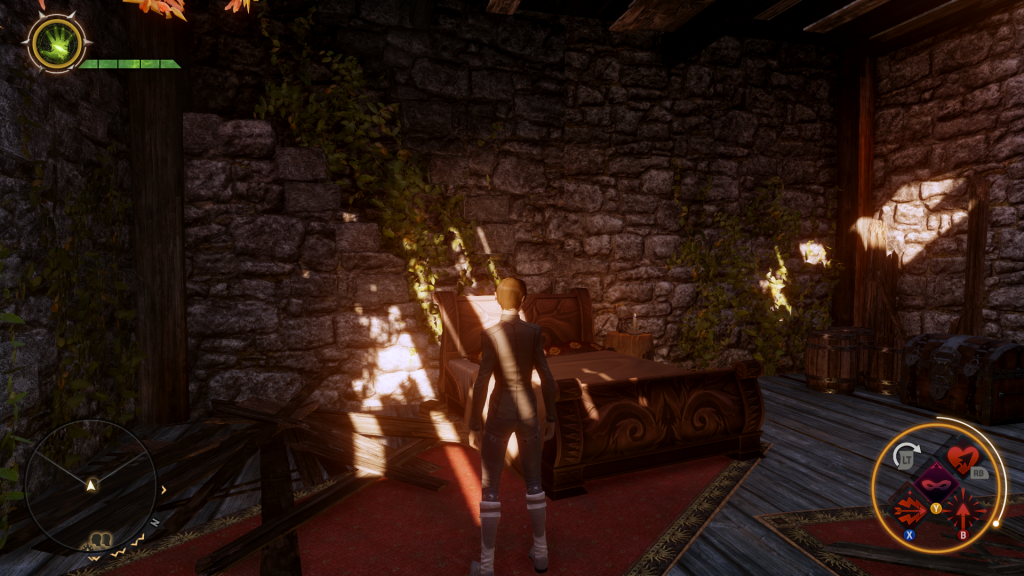
Task: Select the glowing green hand portrait
Action: [x=56, y=43]
